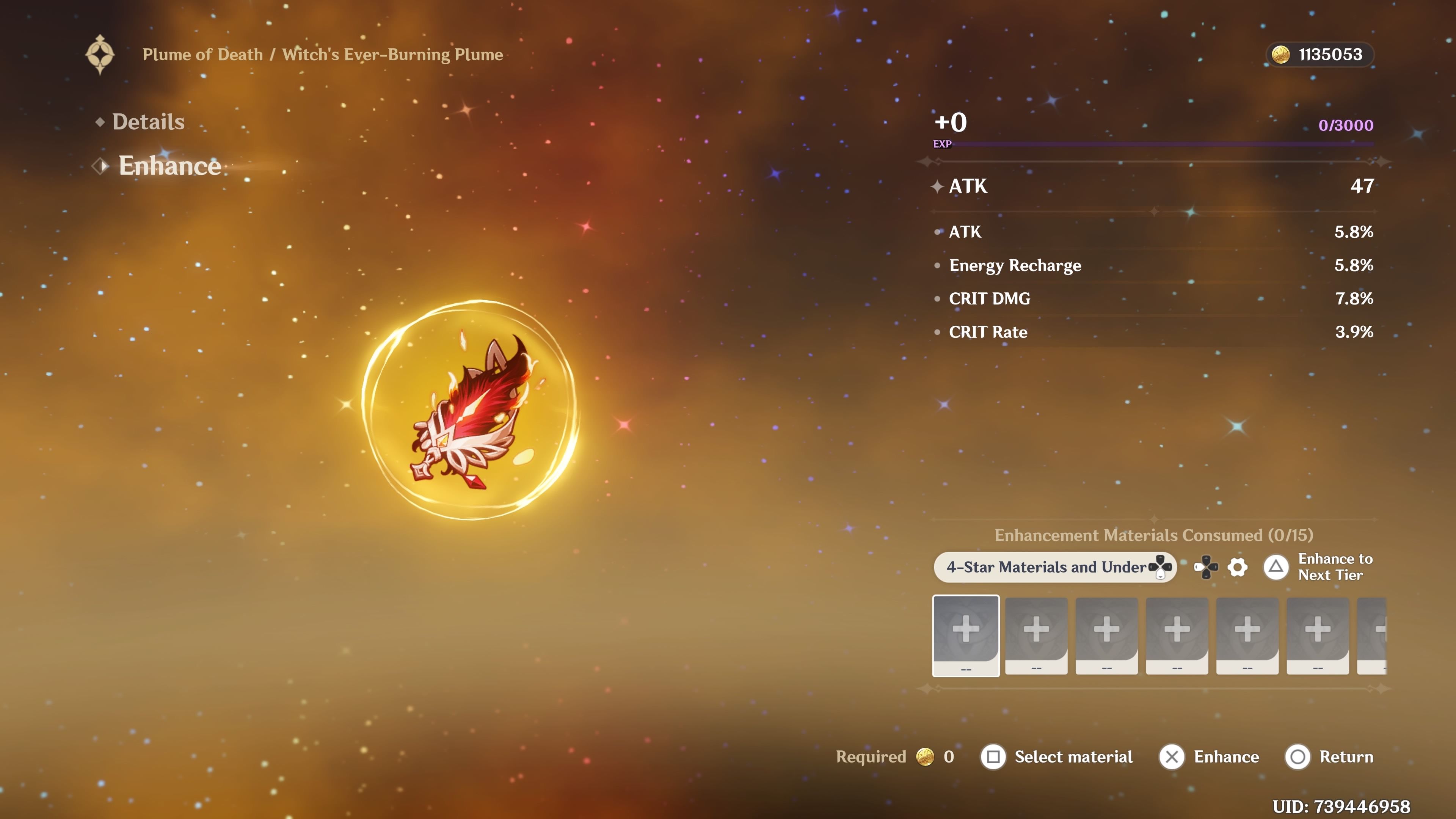Viewport: 1456px width, 819px height.
Task: Select the highlighted first material slot
Action: point(966,635)
